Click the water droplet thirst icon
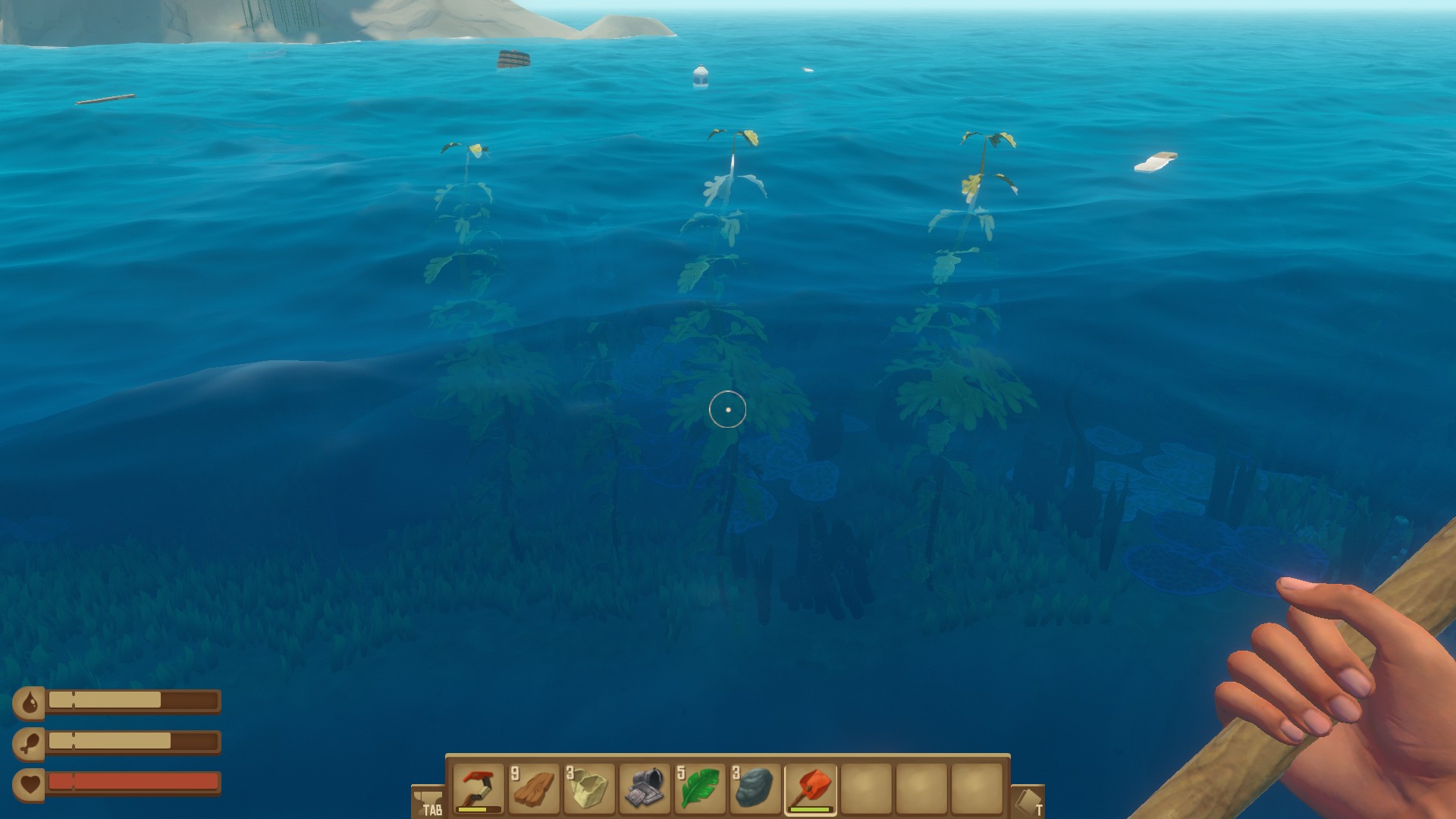 pos(30,703)
